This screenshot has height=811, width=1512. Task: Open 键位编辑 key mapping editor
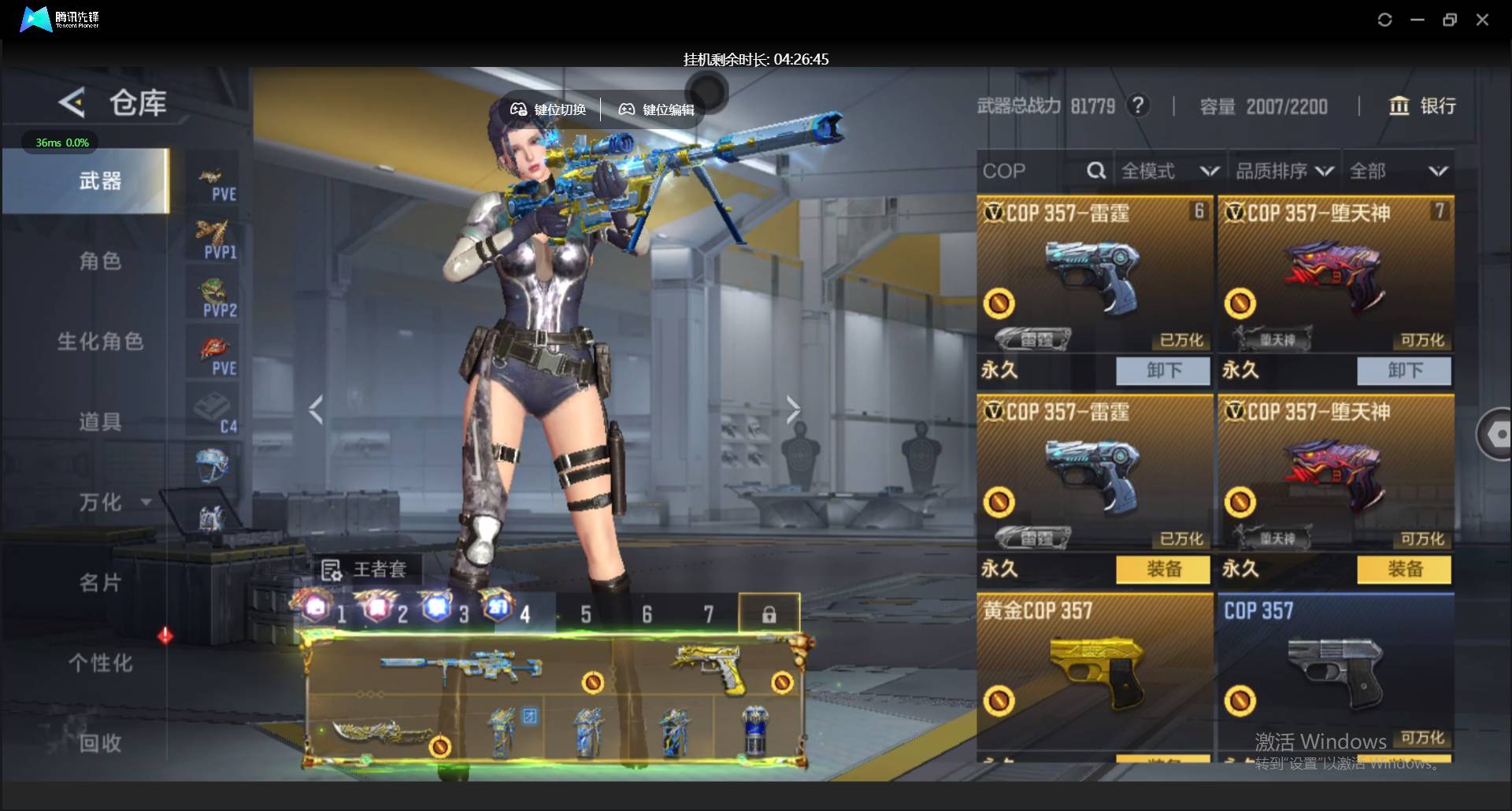pyautogui.click(x=657, y=109)
